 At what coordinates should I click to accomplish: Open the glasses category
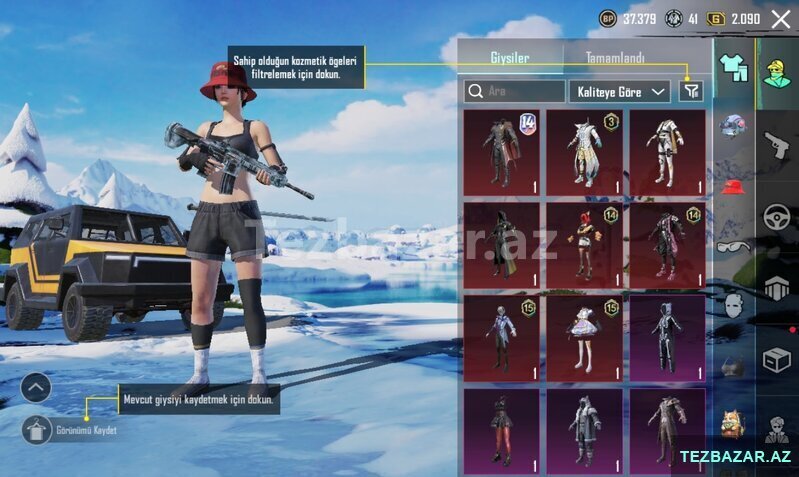[734, 246]
